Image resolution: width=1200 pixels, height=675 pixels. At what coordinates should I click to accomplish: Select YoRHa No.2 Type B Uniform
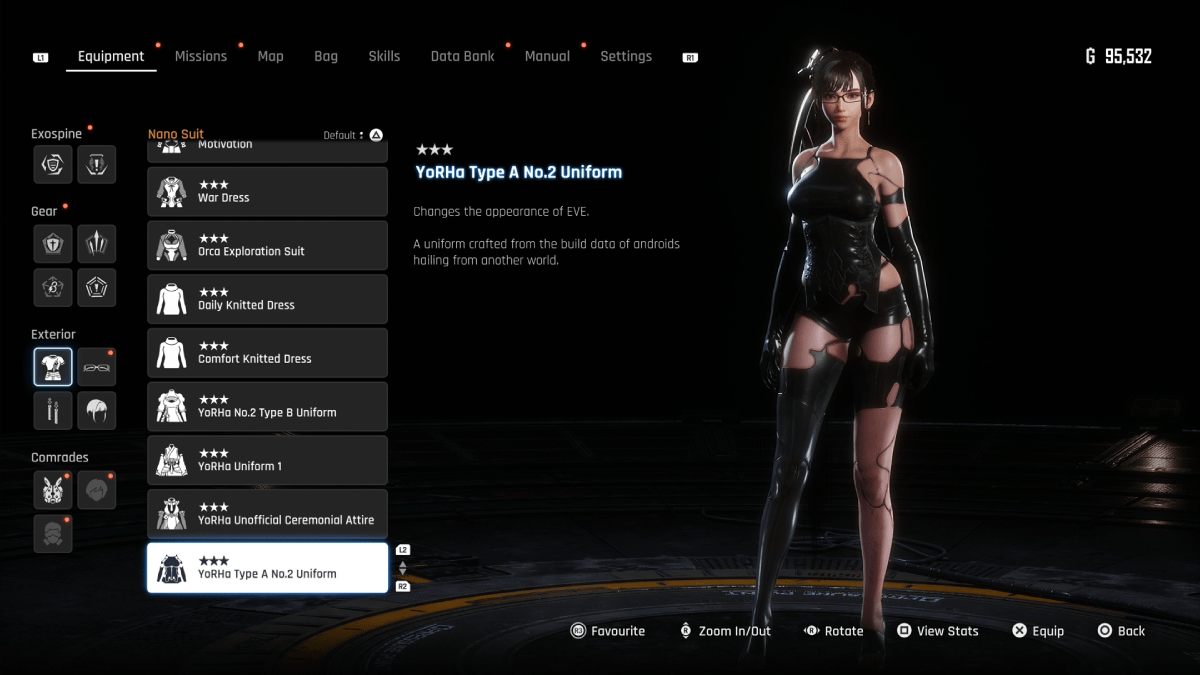[x=267, y=407]
